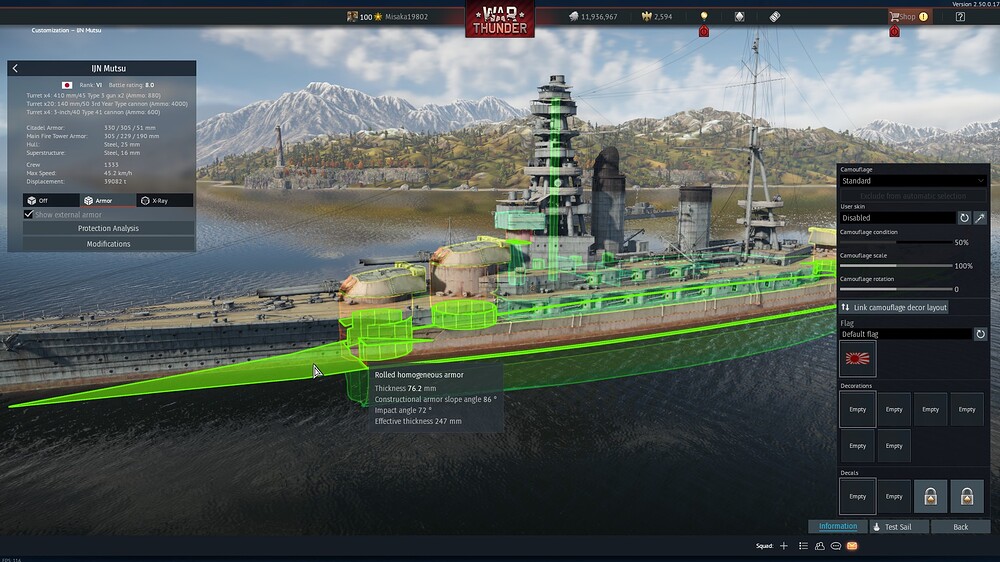This screenshot has height=562, width=1000.
Task: Start a Test Sail
Action: (x=899, y=526)
